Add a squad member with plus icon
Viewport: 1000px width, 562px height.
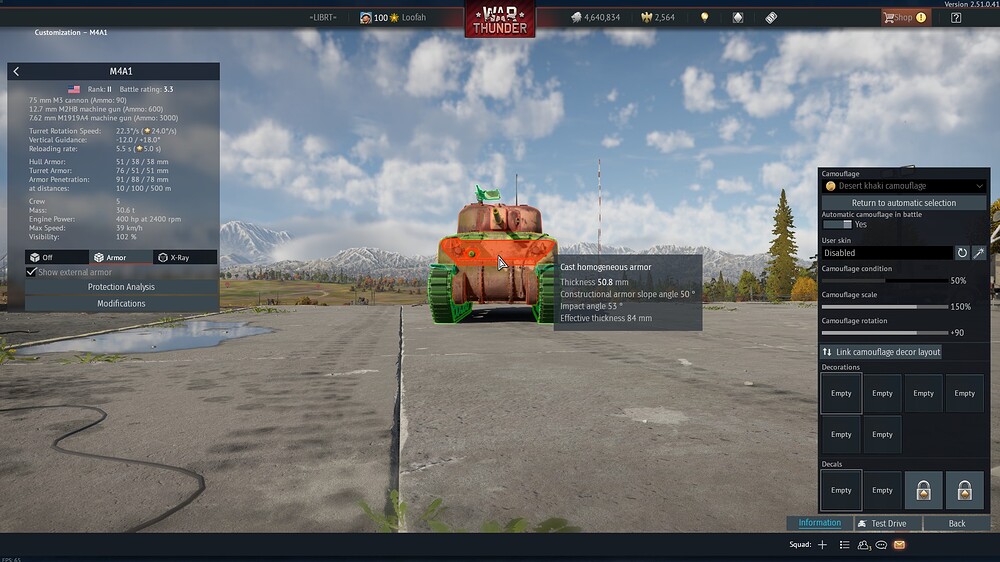pyautogui.click(x=822, y=545)
